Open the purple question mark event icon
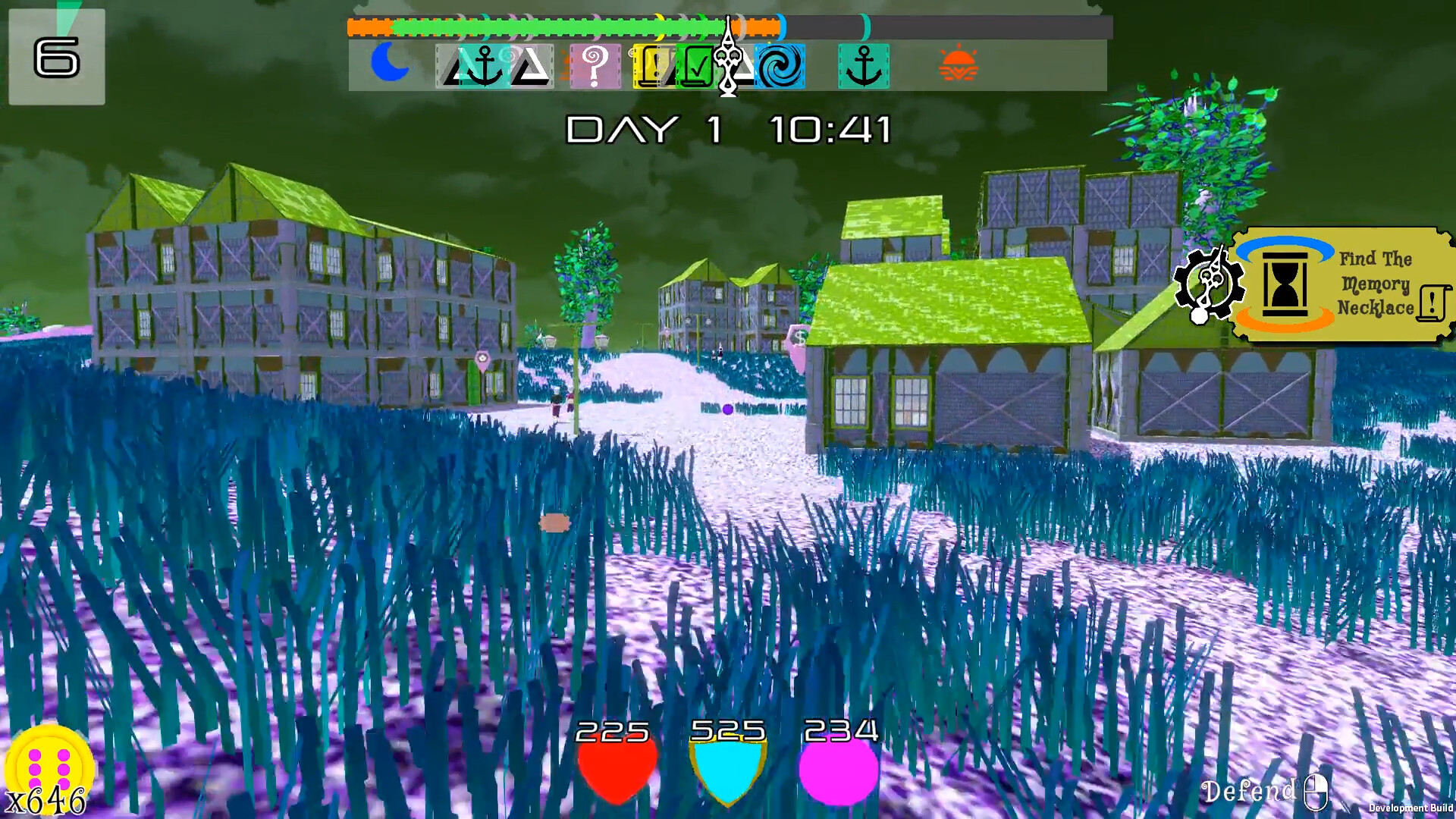This screenshot has width=1456, height=819. tap(595, 64)
